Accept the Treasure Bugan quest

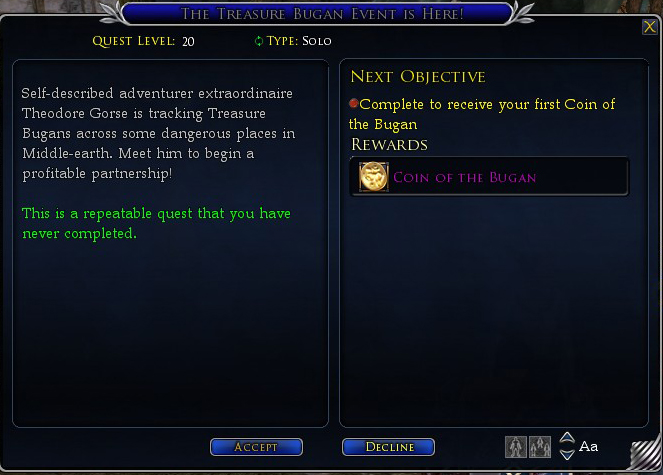click(256, 447)
